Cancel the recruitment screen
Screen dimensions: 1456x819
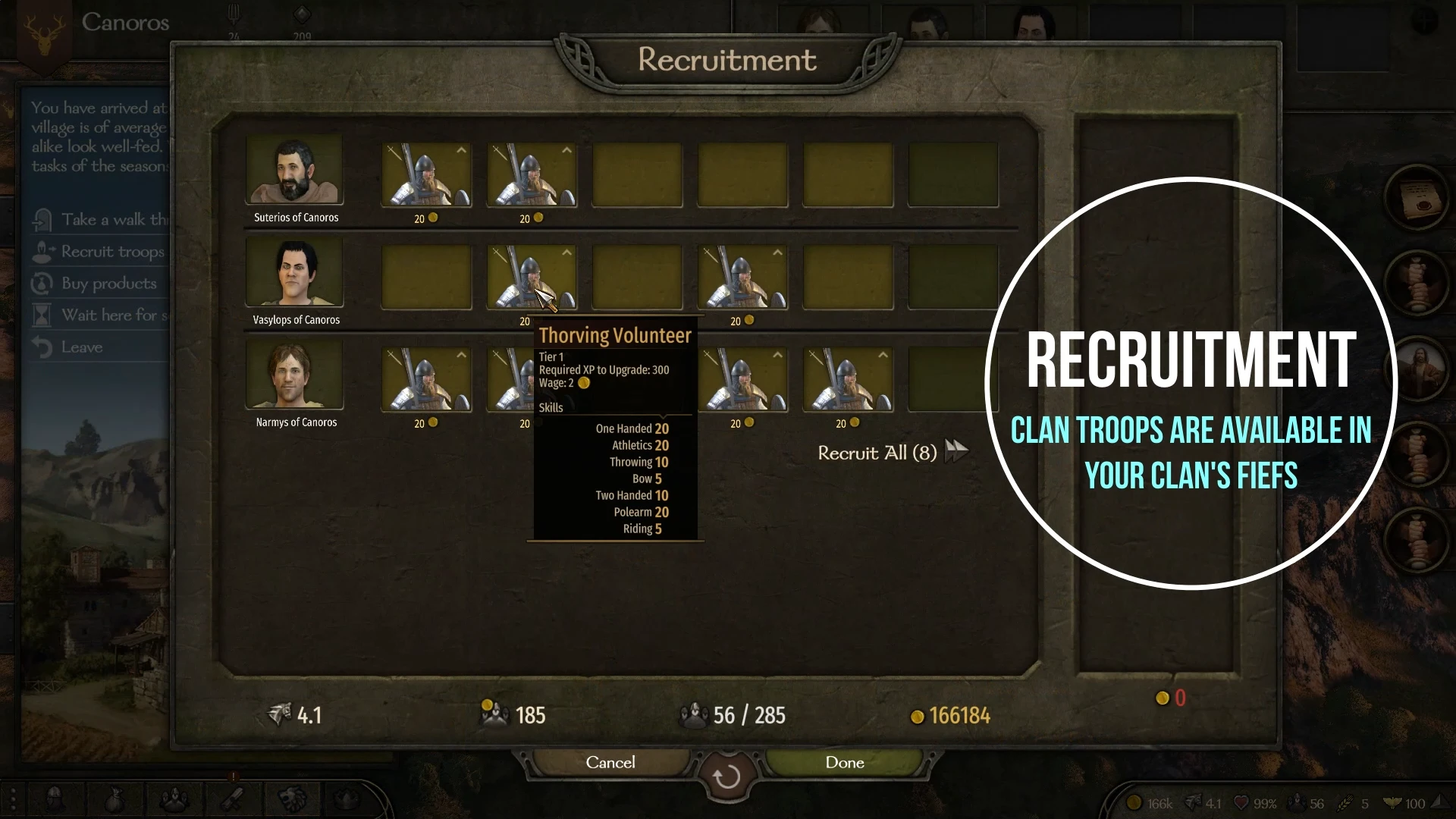(x=610, y=762)
